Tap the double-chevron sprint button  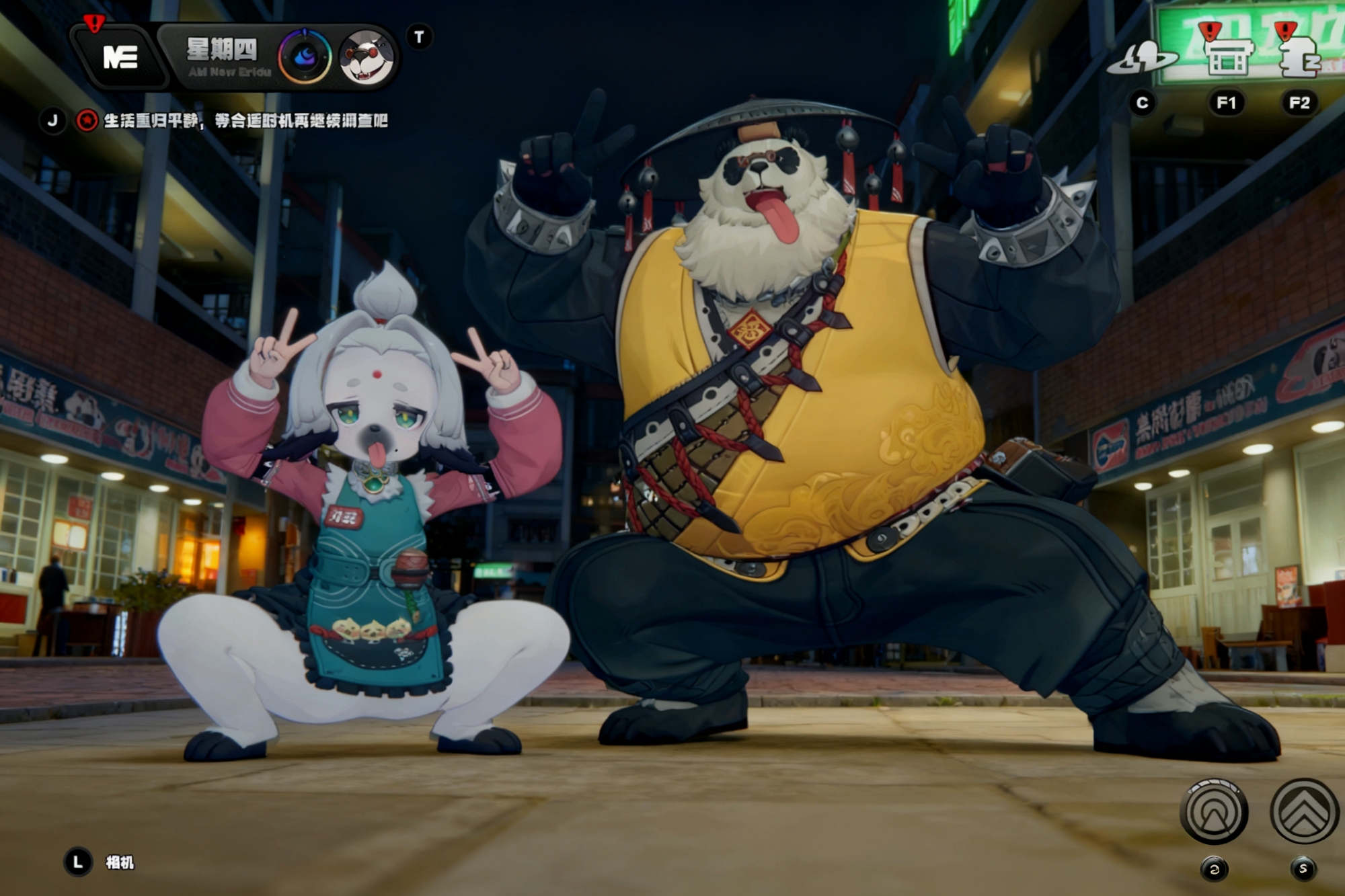pos(1303,812)
